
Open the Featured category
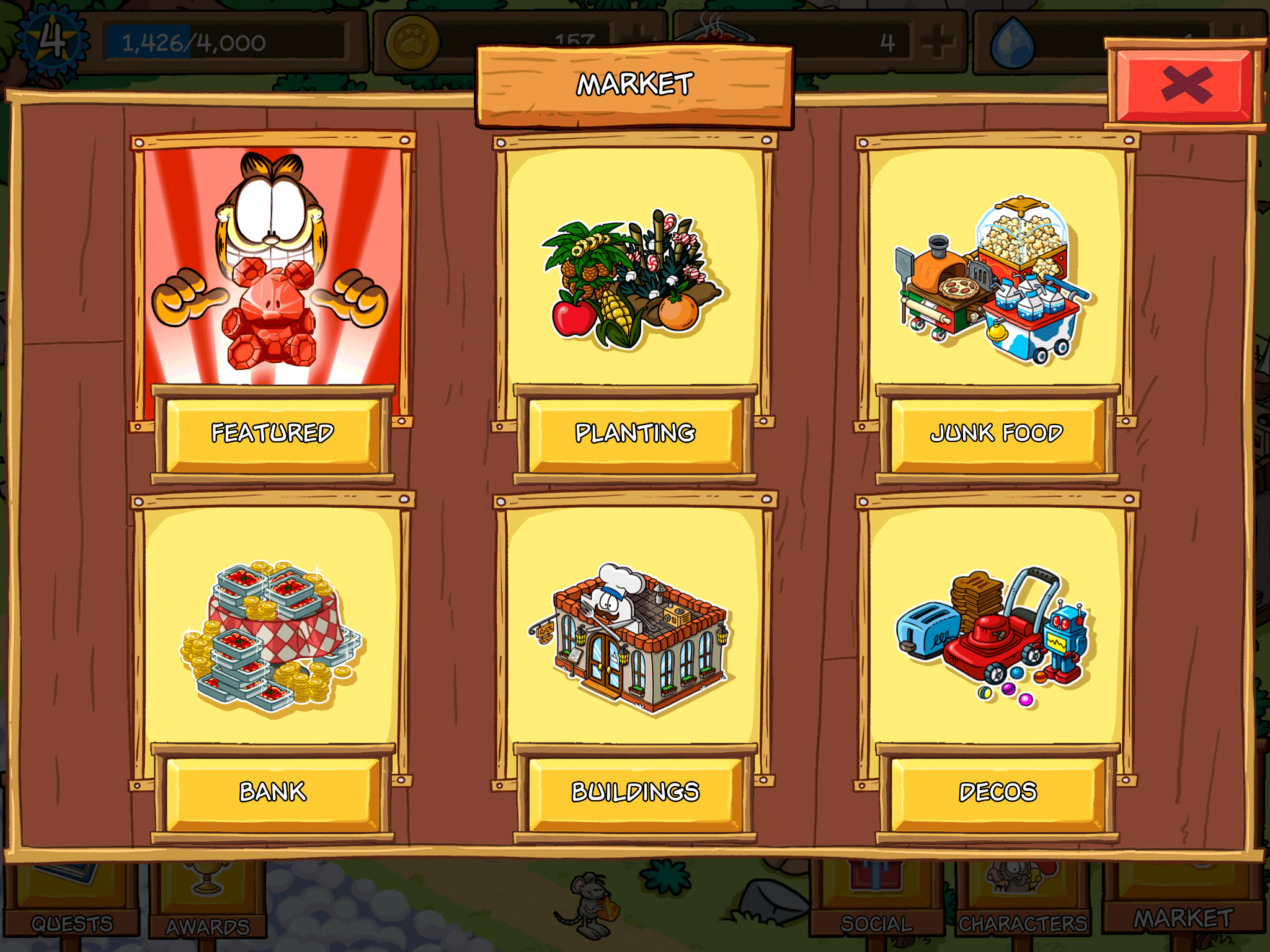[273, 433]
